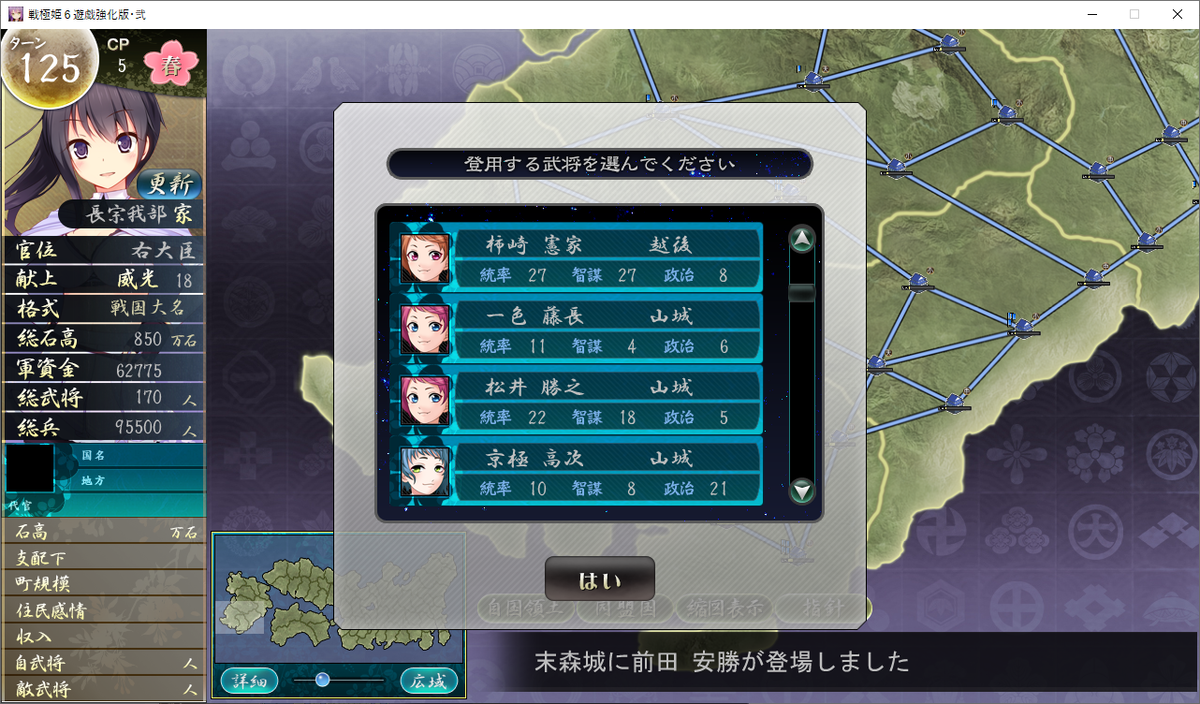Grab the recruit list scrollbar thumb
The height and width of the screenshot is (704, 1200).
802,293
